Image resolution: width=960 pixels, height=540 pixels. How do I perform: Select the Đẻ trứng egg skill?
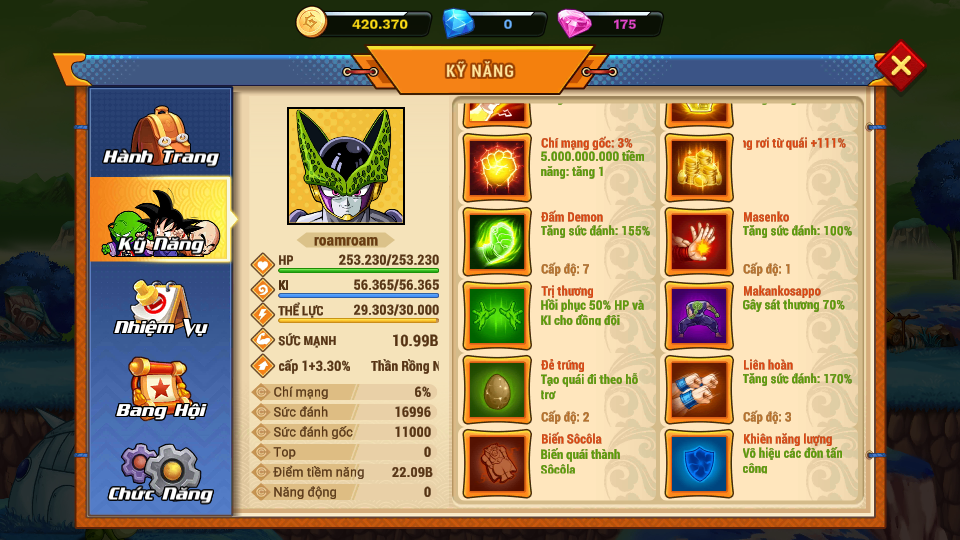(x=498, y=389)
